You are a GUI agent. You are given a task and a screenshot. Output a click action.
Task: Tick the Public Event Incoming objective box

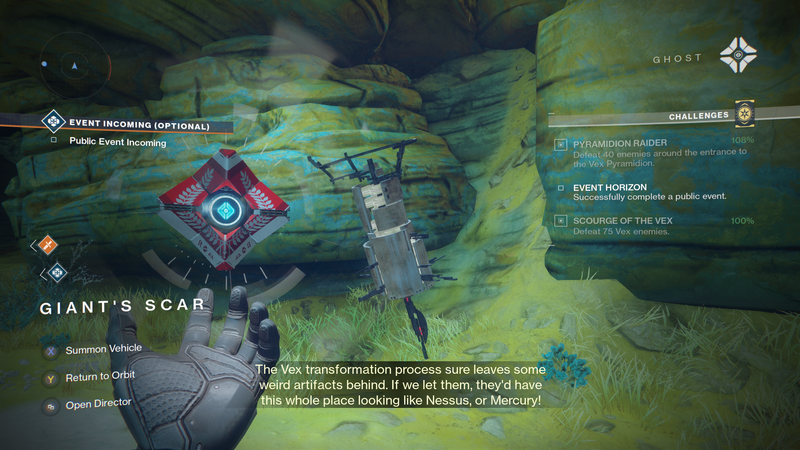pyautogui.click(x=53, y=142)
